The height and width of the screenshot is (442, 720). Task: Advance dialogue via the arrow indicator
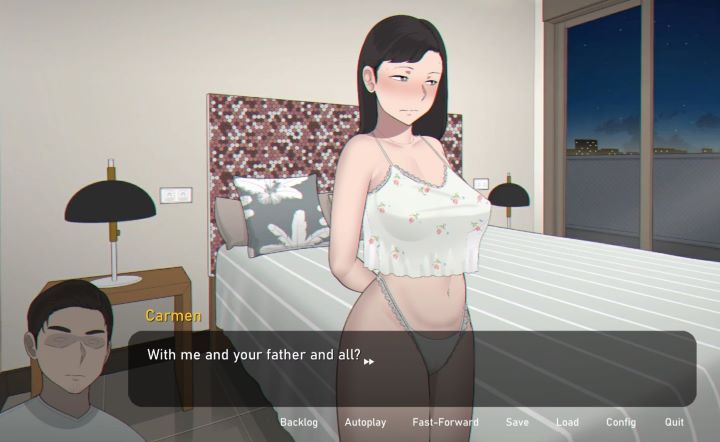[x=369, y=362]
